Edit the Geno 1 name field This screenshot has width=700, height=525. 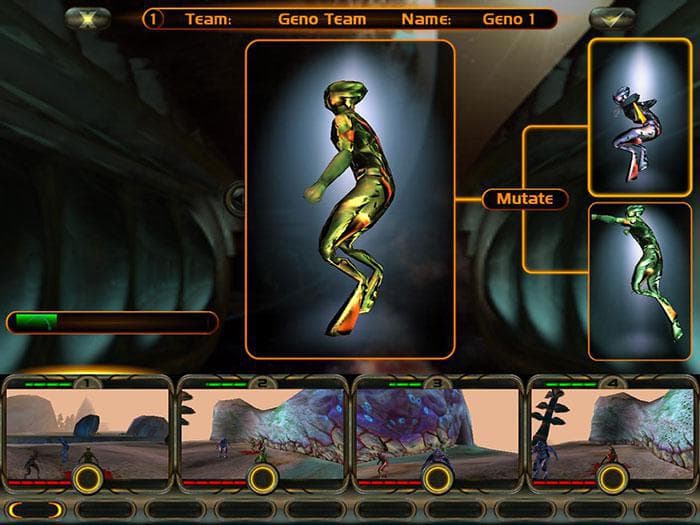pyautogui.click(x=510, y=19)
